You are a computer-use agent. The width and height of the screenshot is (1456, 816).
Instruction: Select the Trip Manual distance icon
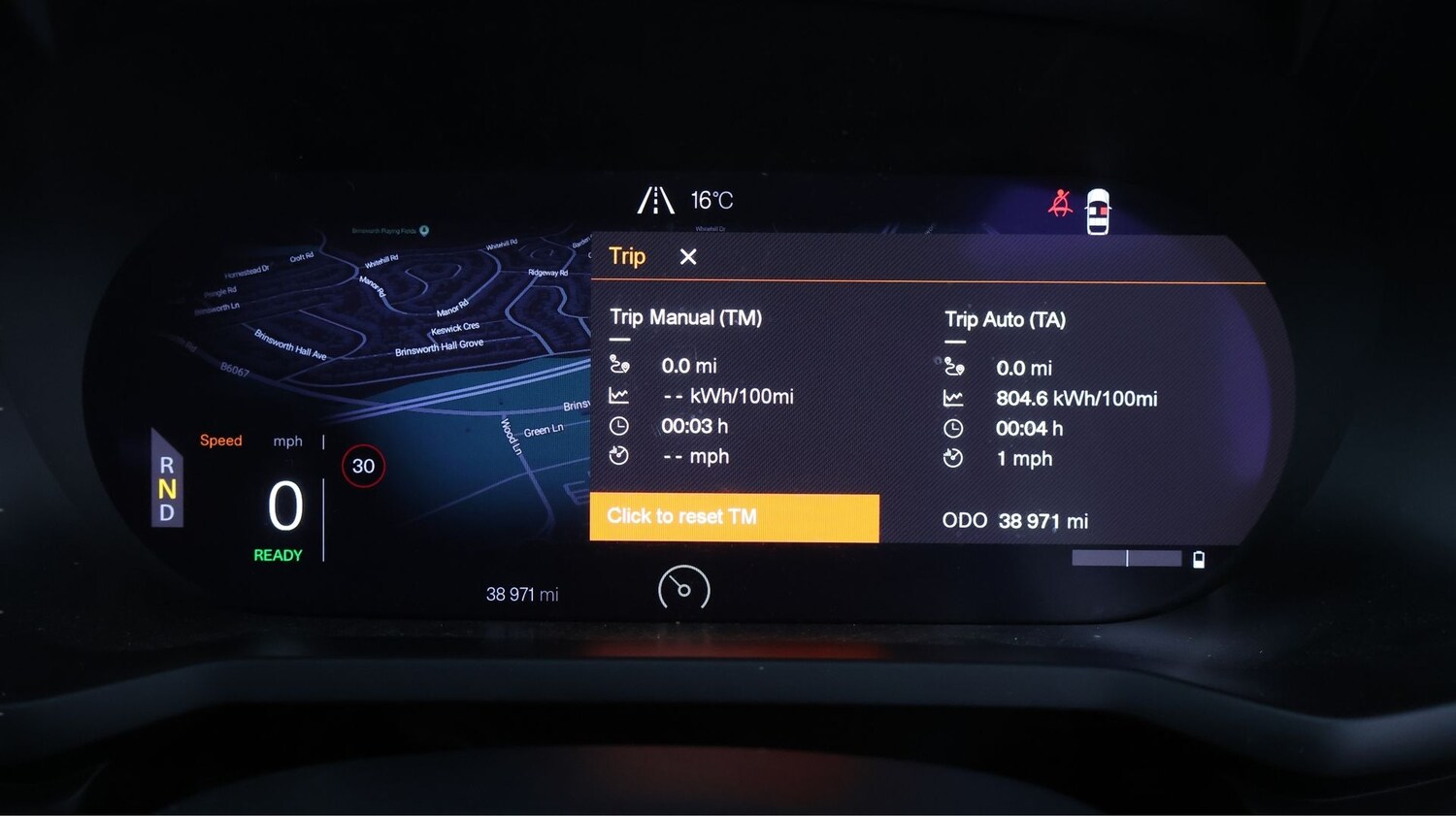pos(619,365)
